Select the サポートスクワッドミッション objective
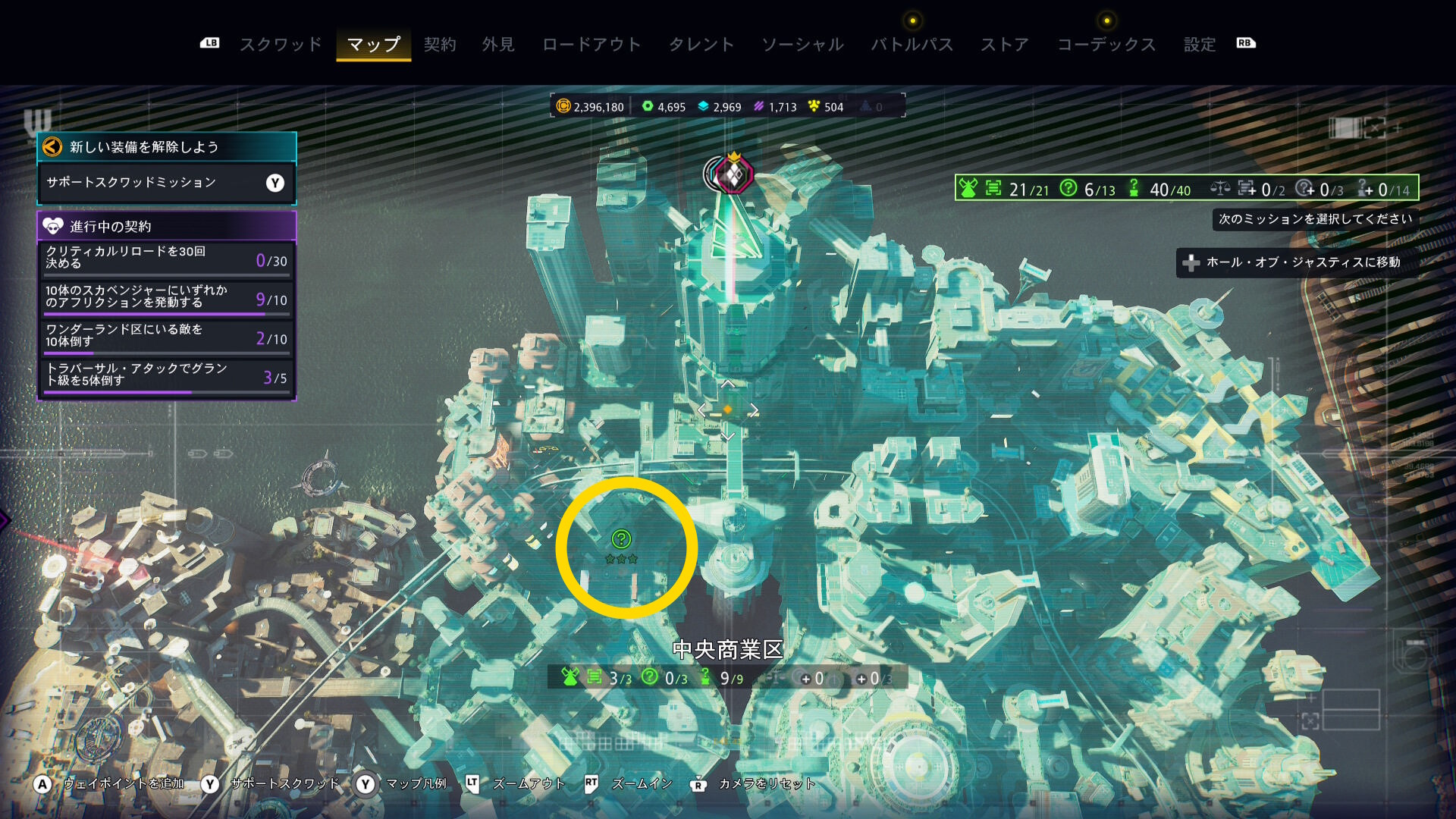Screen dimensions: 1456x819 pos(166,183)
